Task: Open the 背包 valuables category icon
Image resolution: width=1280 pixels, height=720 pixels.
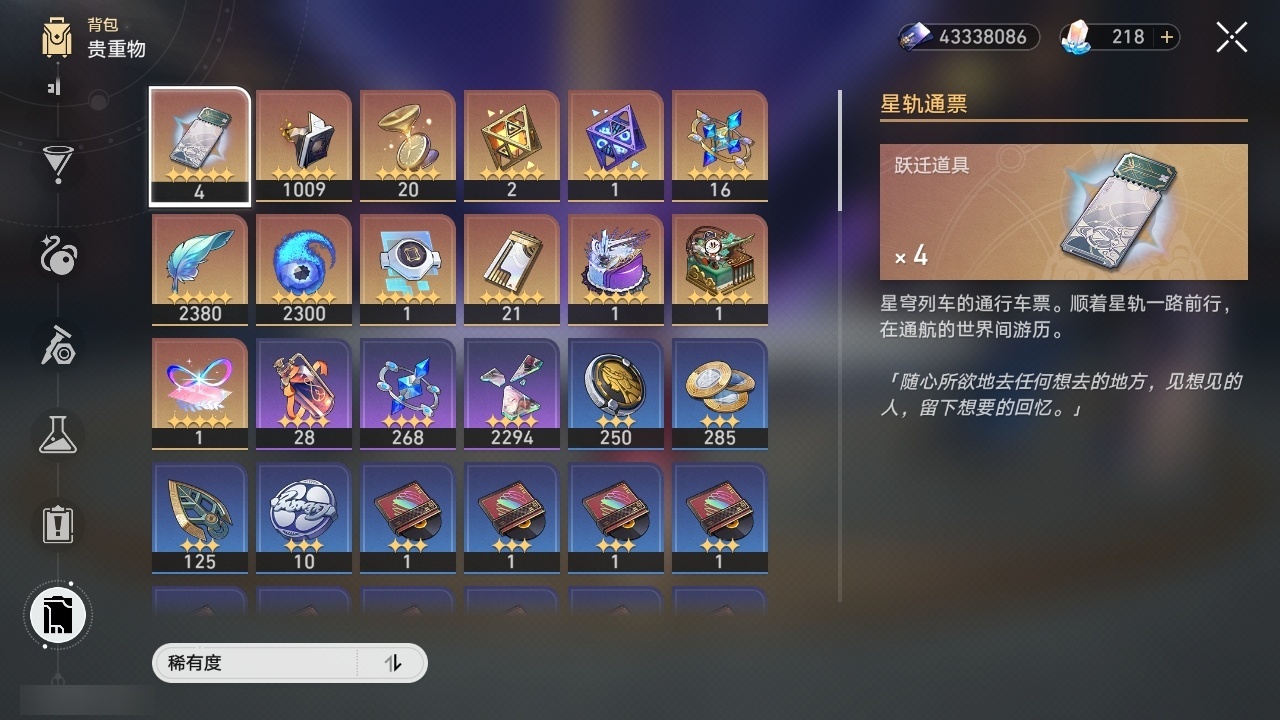Action: tap(55, 38)
